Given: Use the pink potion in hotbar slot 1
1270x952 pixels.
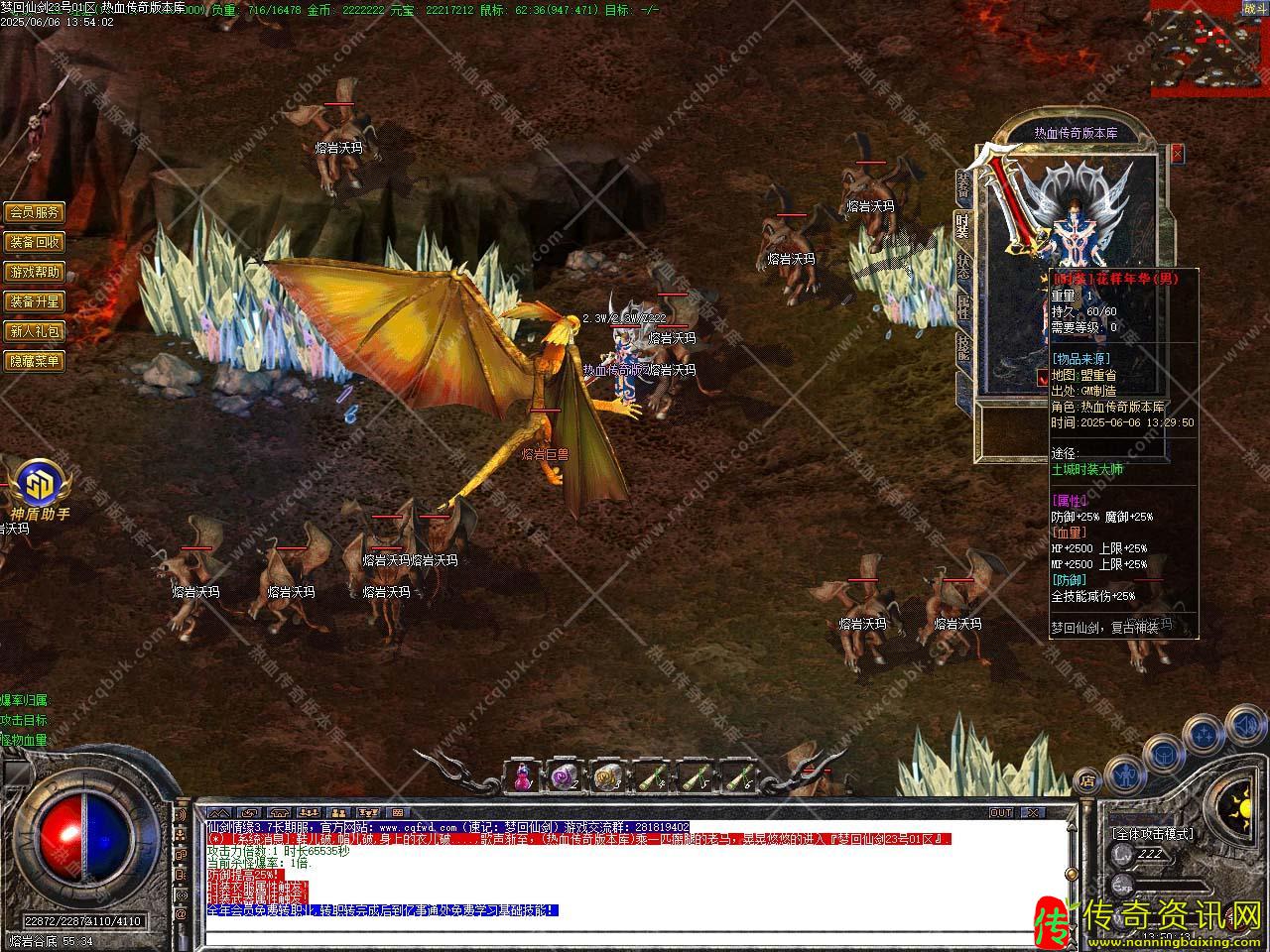Looking at the screenshot, I should pos(523,777).
